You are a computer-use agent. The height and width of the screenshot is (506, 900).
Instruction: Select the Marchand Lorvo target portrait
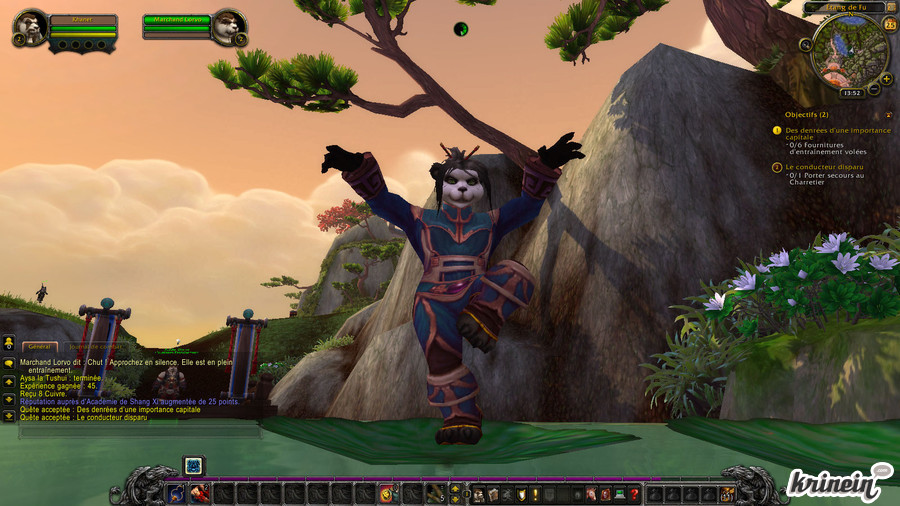(x=229, y=25)
